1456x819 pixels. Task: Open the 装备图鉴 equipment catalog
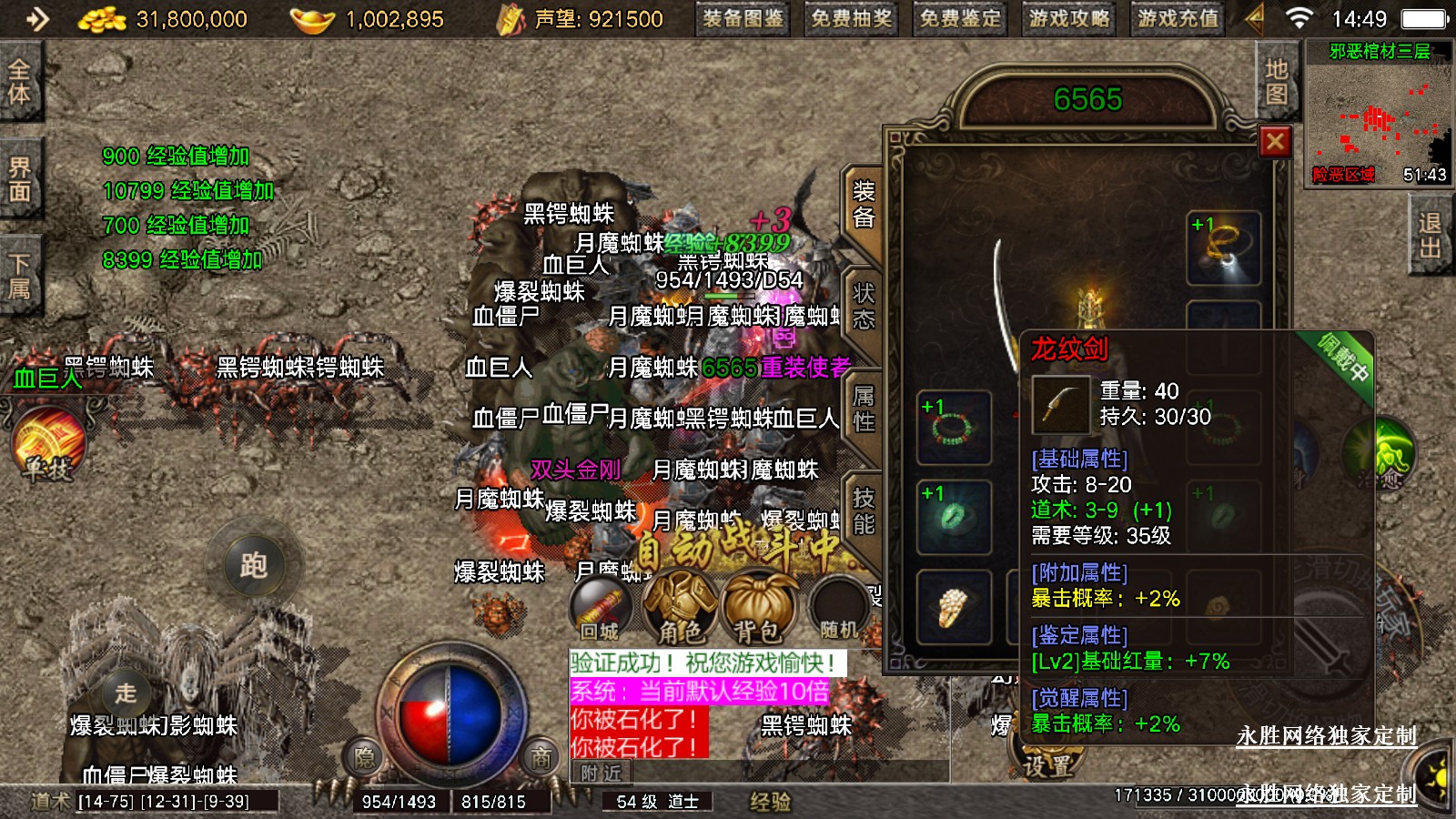[743, 19]
